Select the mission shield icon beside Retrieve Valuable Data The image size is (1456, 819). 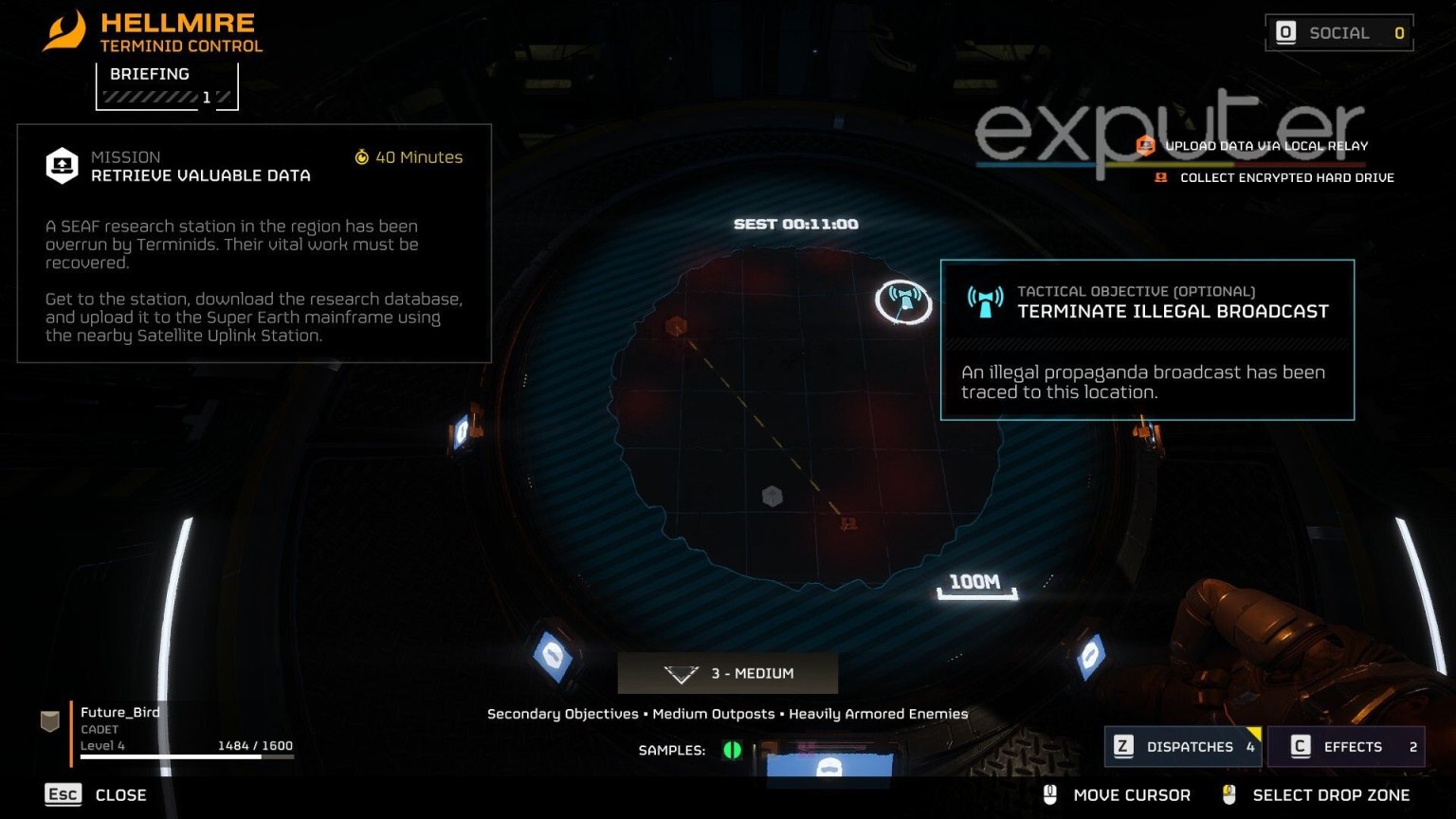63,165
